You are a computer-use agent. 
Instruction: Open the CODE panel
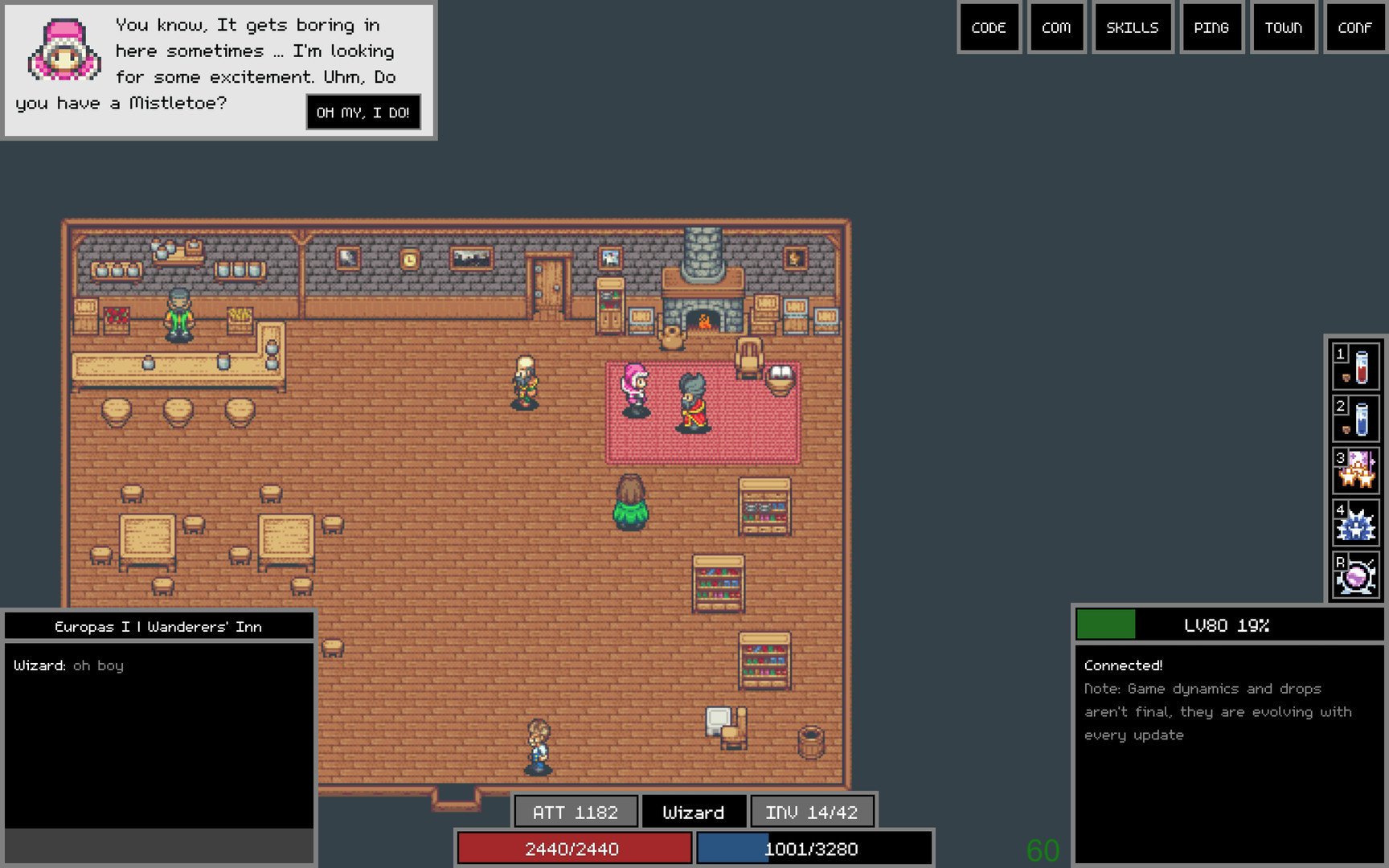coord(989,27)
